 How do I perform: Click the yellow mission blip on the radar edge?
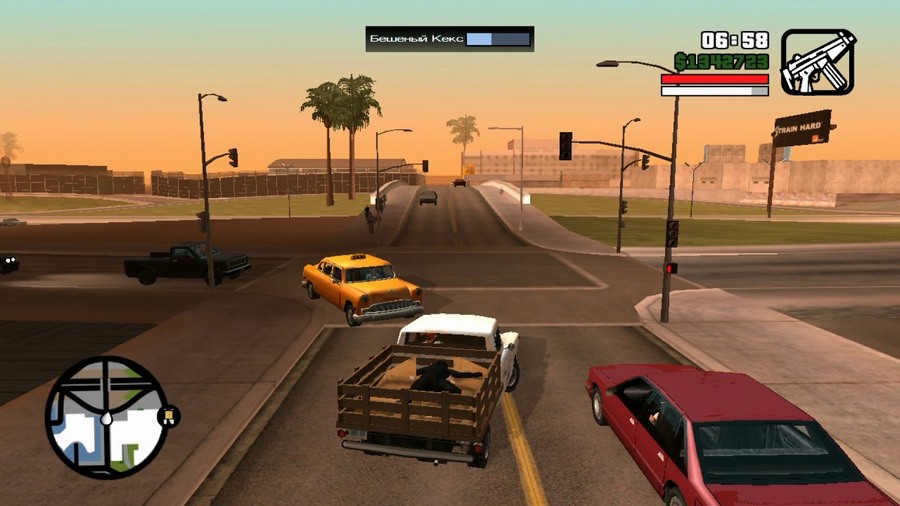point(170,414)
